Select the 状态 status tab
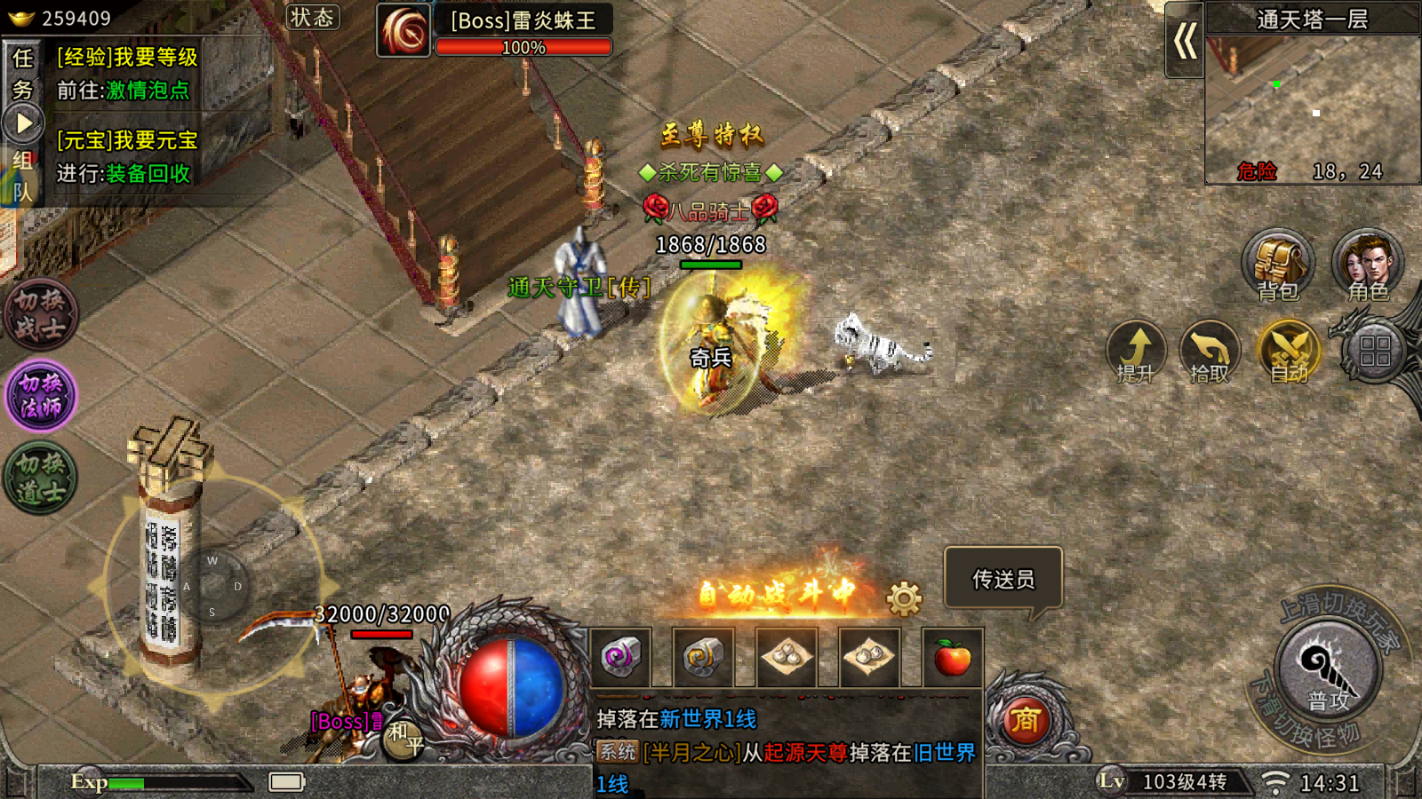 312,17
